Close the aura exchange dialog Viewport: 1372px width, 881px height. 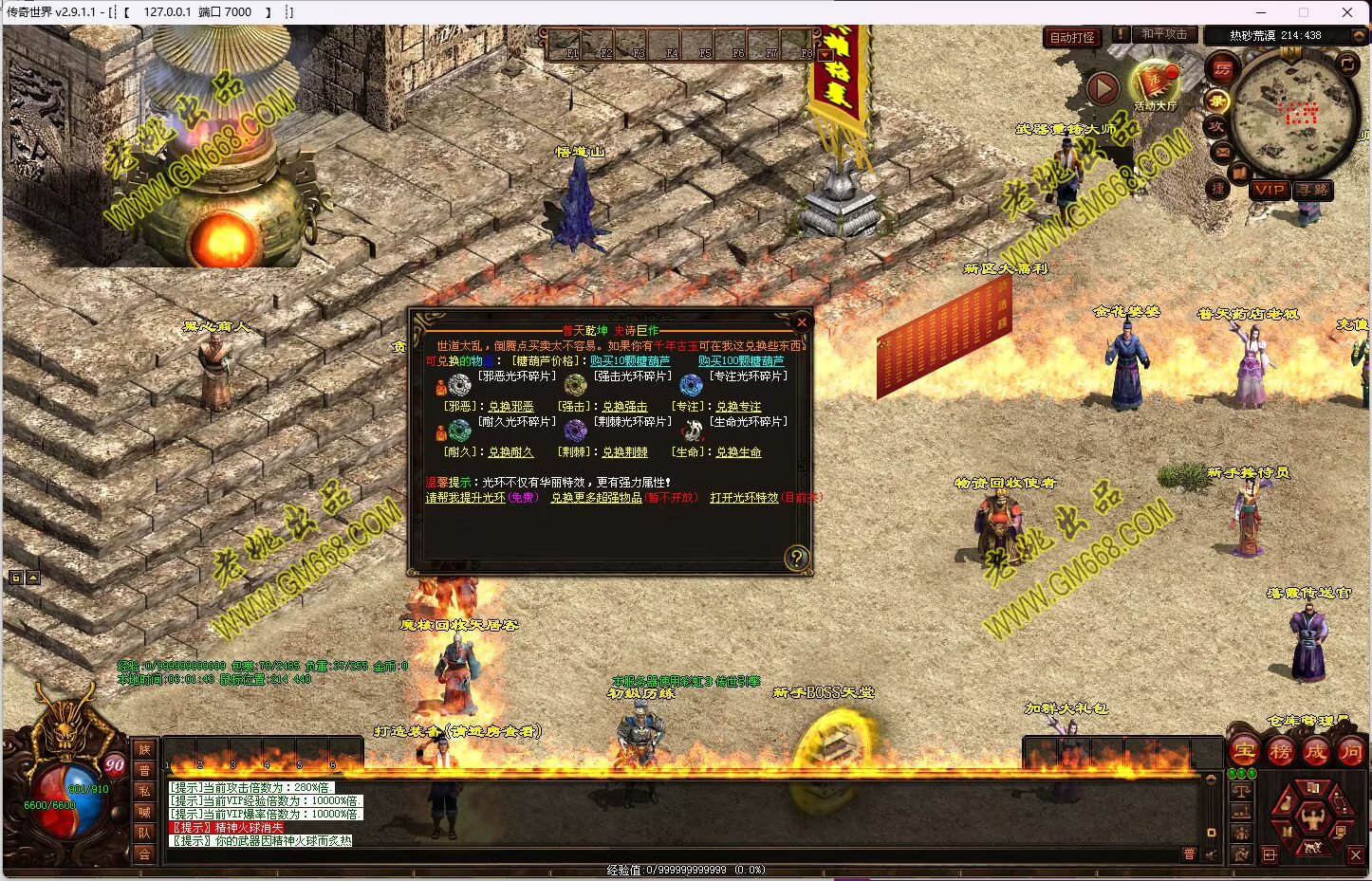802,322
